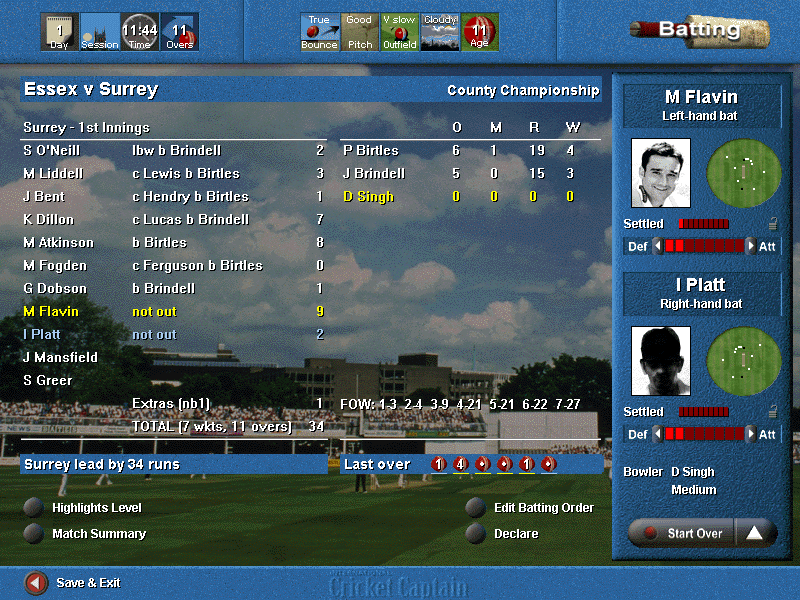Declare the innings
This screenshot has width=800, height=600.
476,534
